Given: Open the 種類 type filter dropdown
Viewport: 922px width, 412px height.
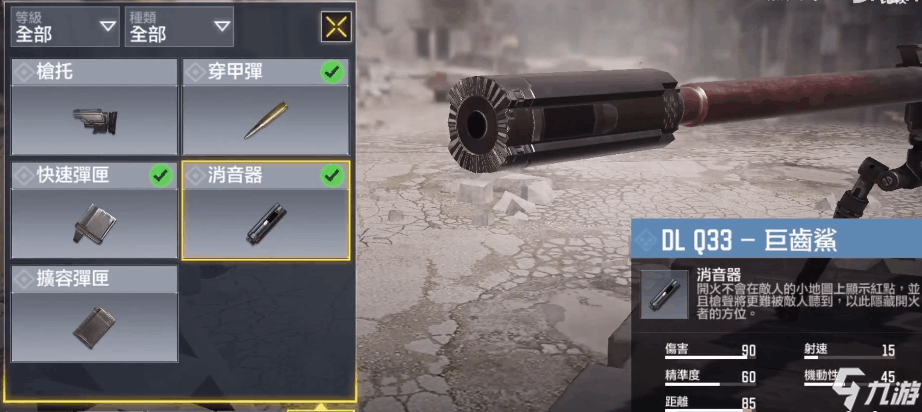Looking at the screenshot, I should pyautogui.click(x=179, y=27).
